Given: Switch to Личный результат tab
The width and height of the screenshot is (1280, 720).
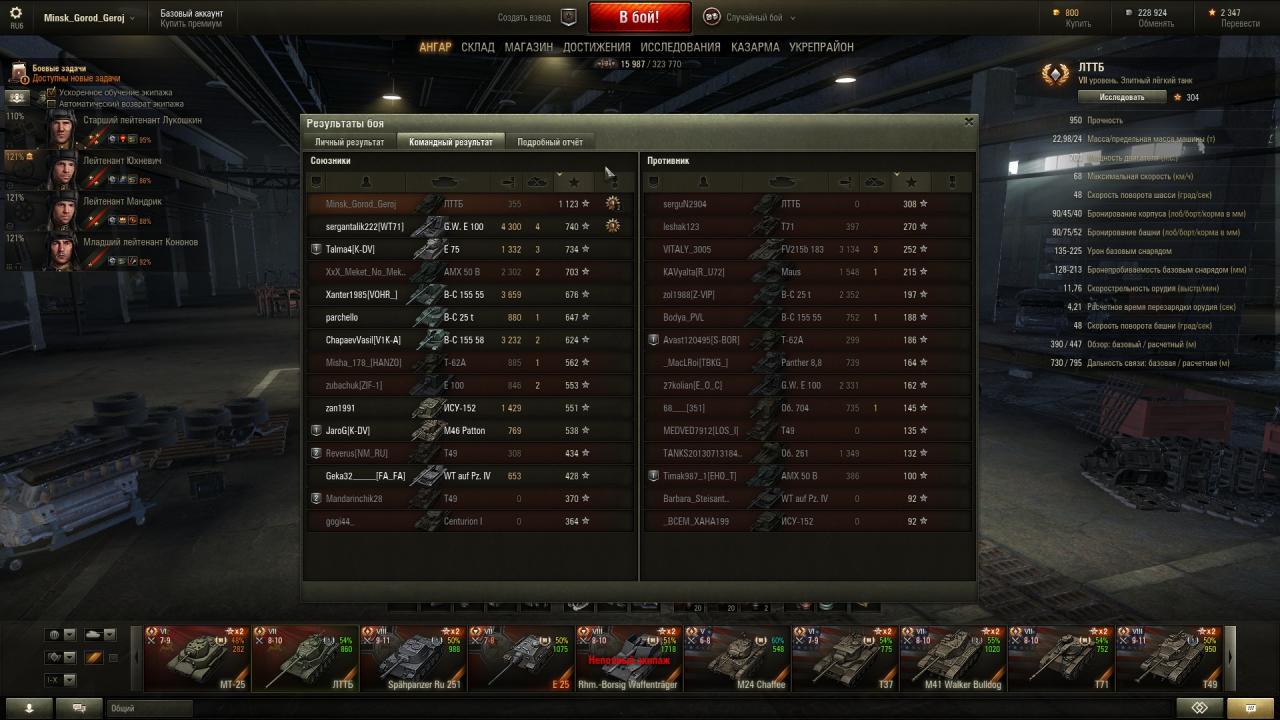Looking at the screenshot, I should coord(350,142).
